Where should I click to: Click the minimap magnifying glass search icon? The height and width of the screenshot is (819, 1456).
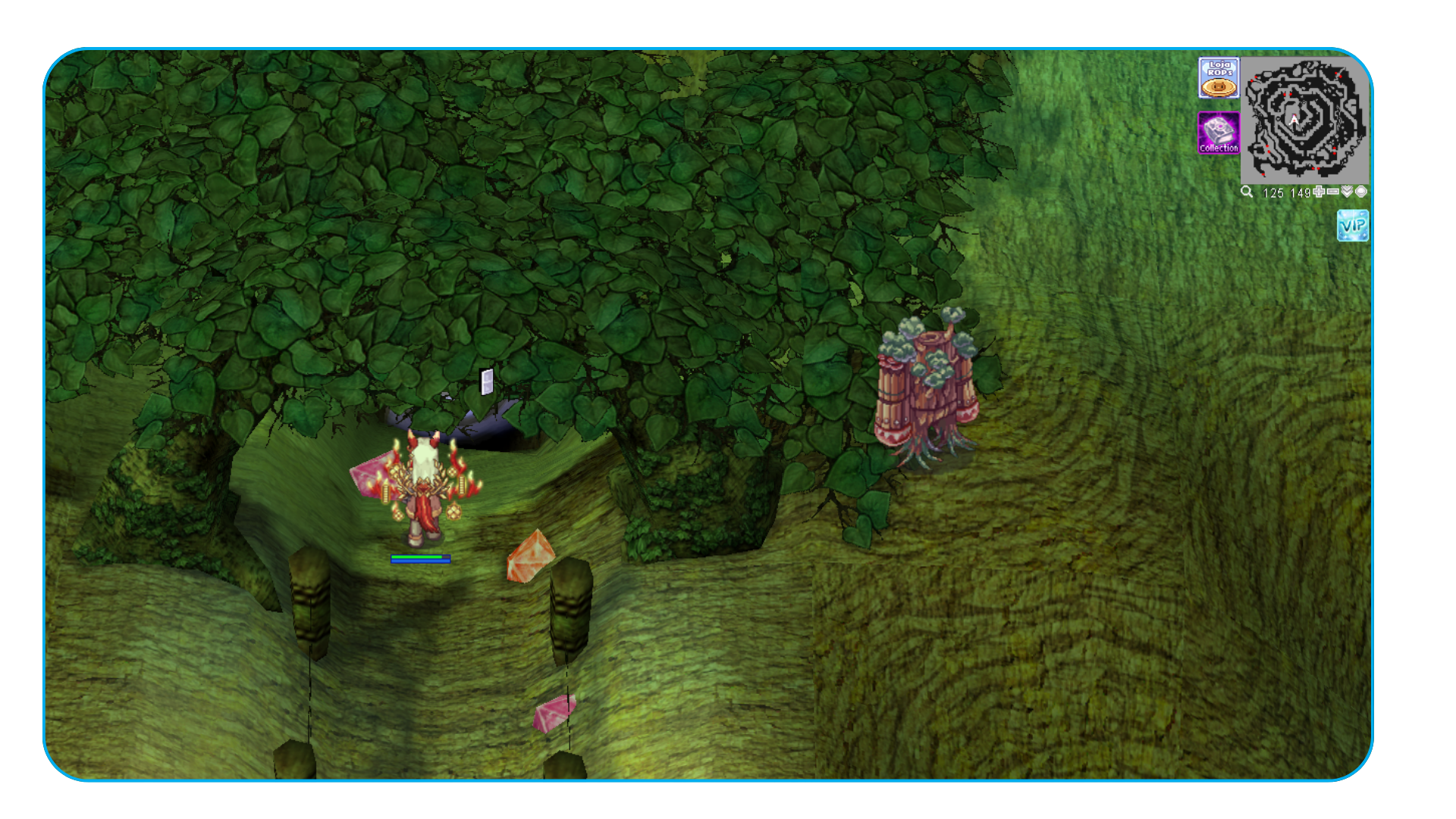[x=1247, y=192]
